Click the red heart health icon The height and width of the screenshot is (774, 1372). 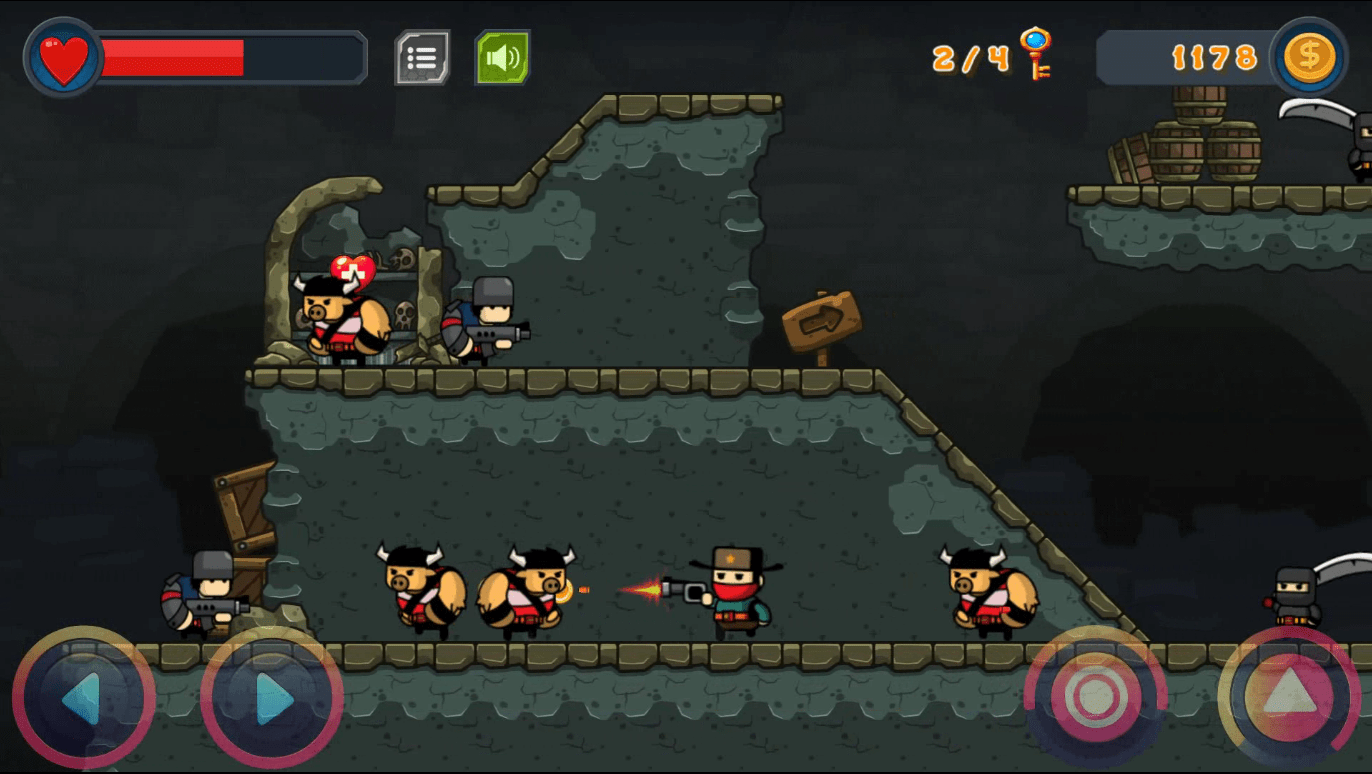click(x=62, y=57)
